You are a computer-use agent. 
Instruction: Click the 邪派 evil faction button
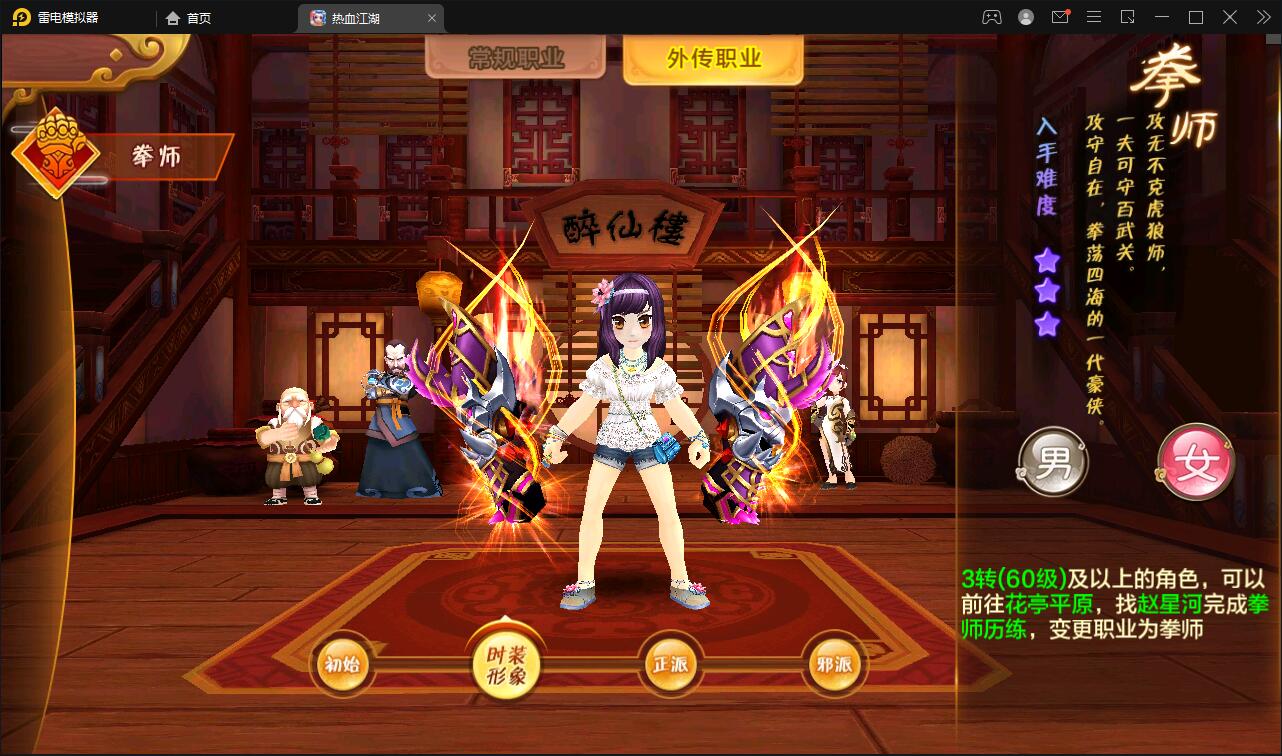coord(835,663)
